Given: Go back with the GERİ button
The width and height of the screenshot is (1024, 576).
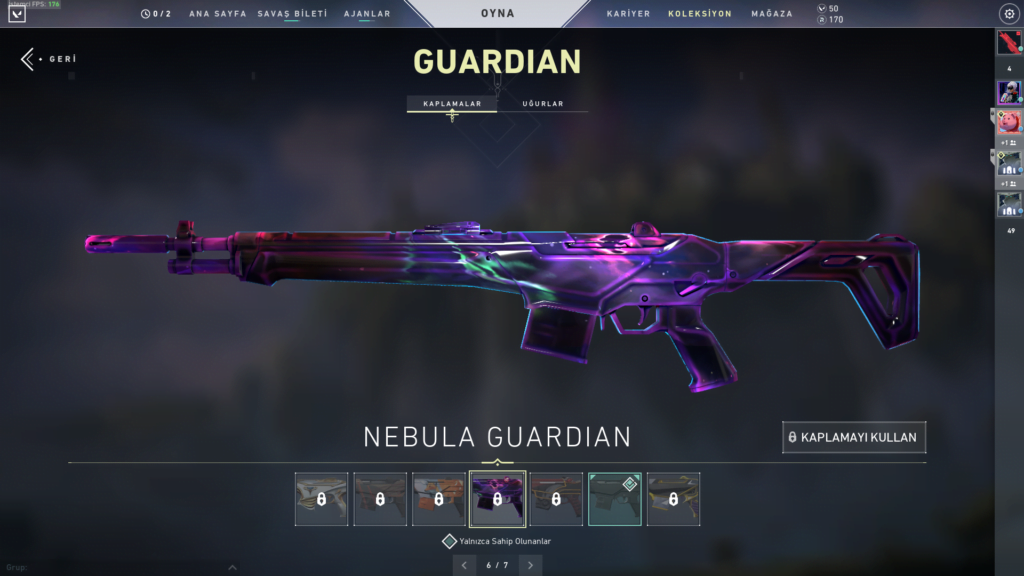Looking at the screenshot, I should [48, 59].
